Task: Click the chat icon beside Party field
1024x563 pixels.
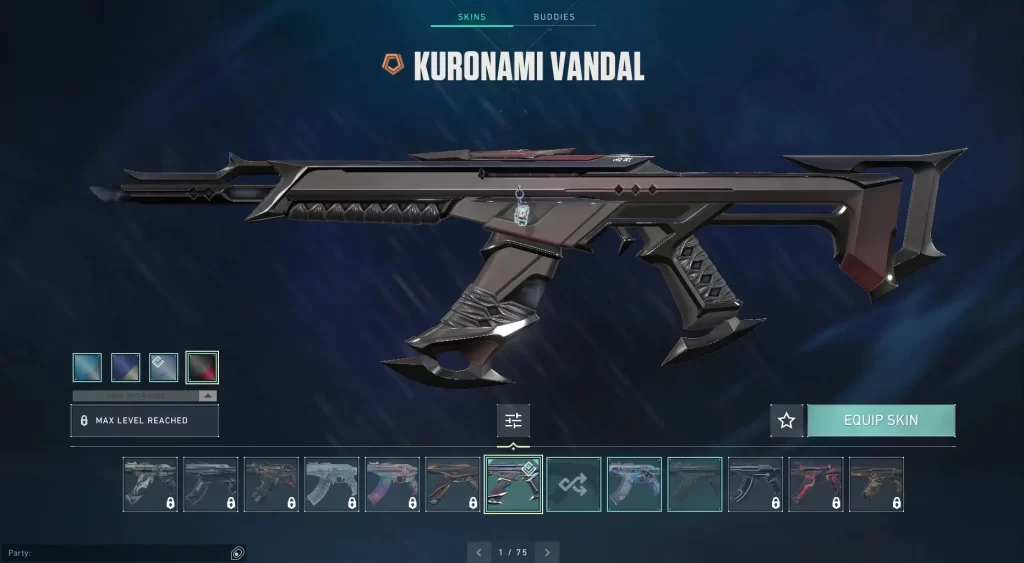Action: (x=237, y=552)
